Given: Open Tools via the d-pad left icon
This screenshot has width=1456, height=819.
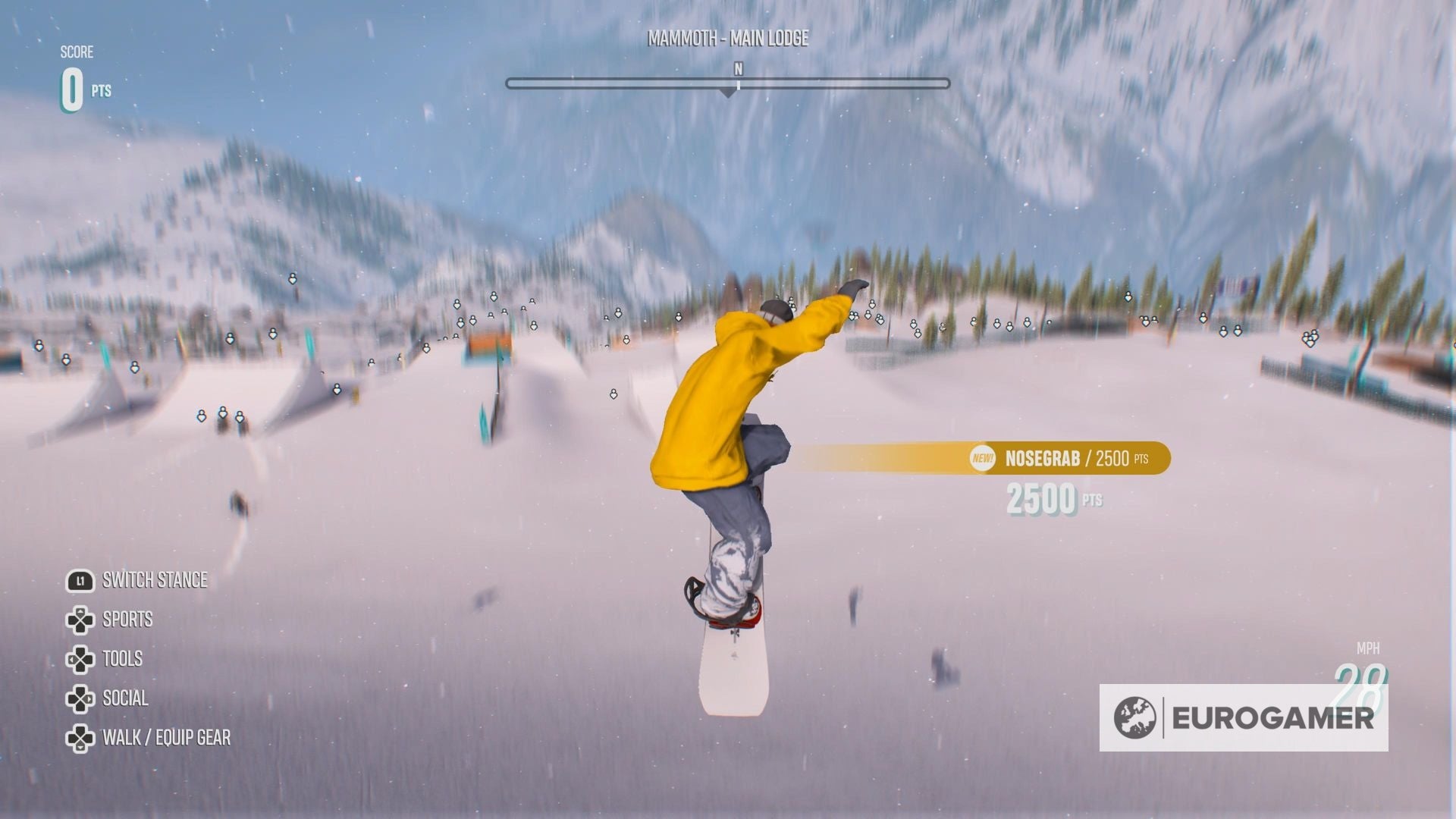Looking at the screenshot, I should pos(80,659).
